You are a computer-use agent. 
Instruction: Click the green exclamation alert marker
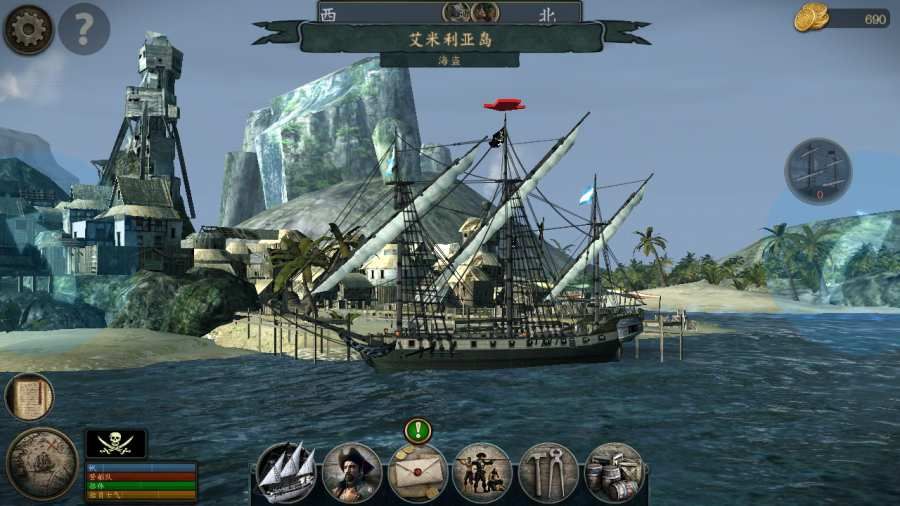point(418,431)
